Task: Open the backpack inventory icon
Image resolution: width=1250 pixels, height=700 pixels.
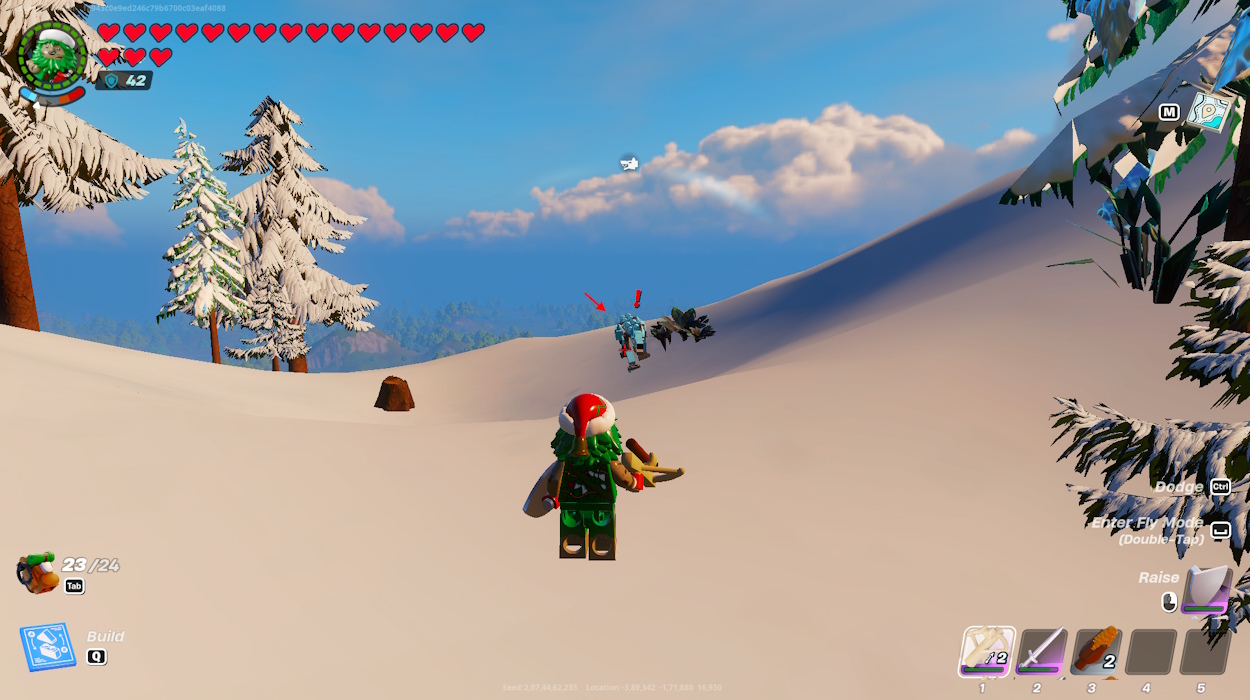Action: (x=38, y=572)
